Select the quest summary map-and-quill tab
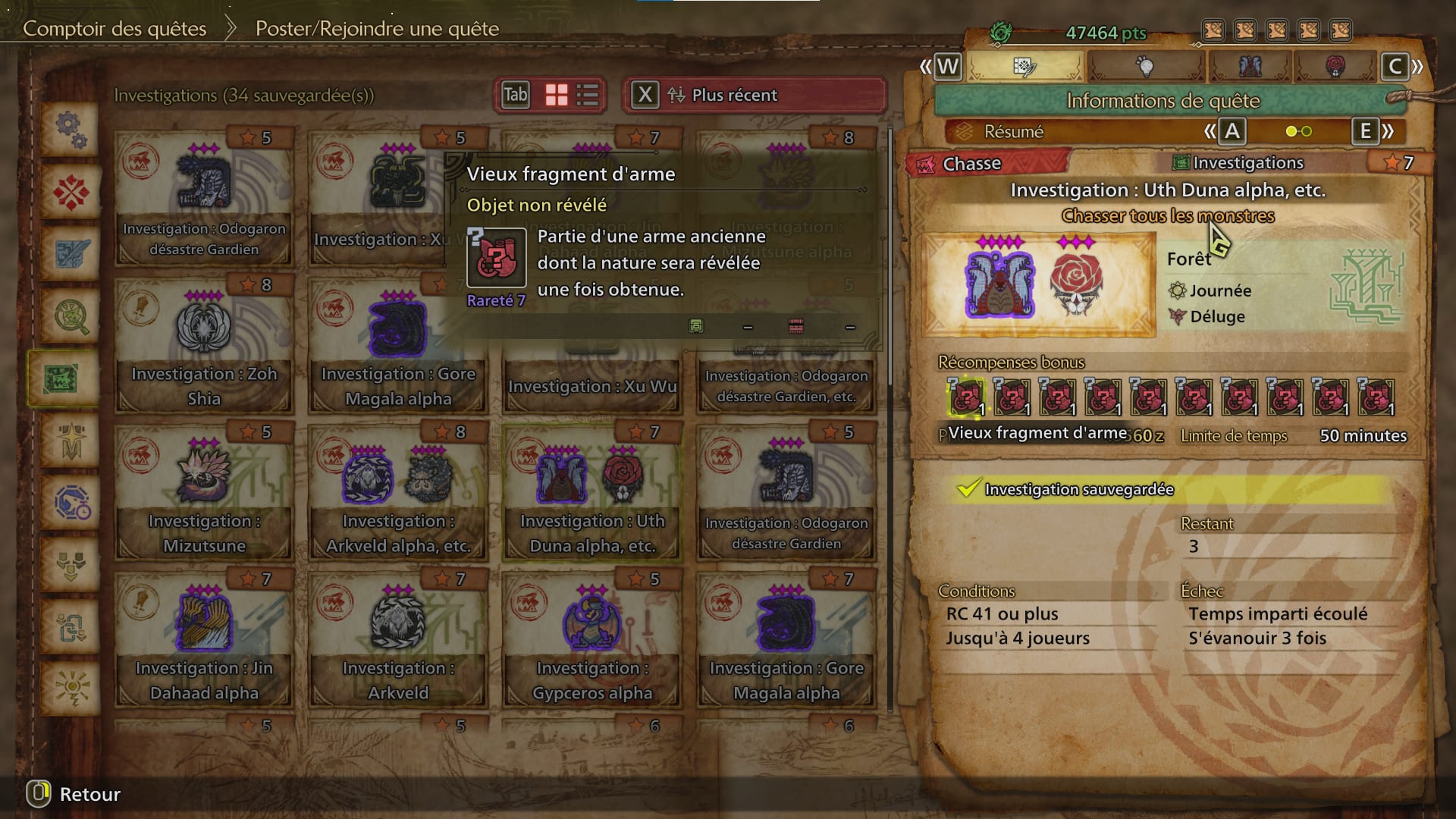 (1025, 67)
